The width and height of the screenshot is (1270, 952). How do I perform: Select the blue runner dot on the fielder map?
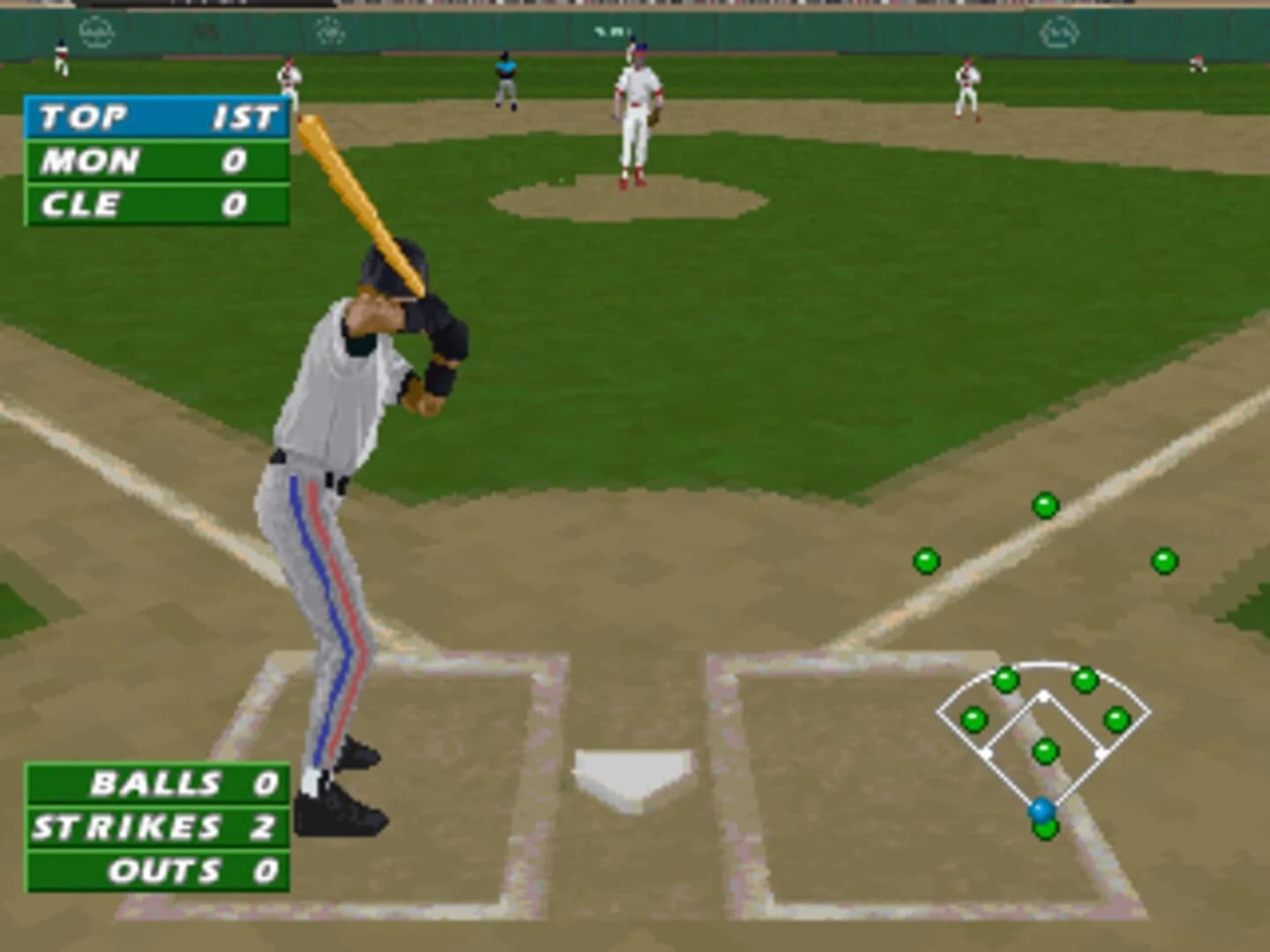pyautogui.click(x=1041, y=807)
